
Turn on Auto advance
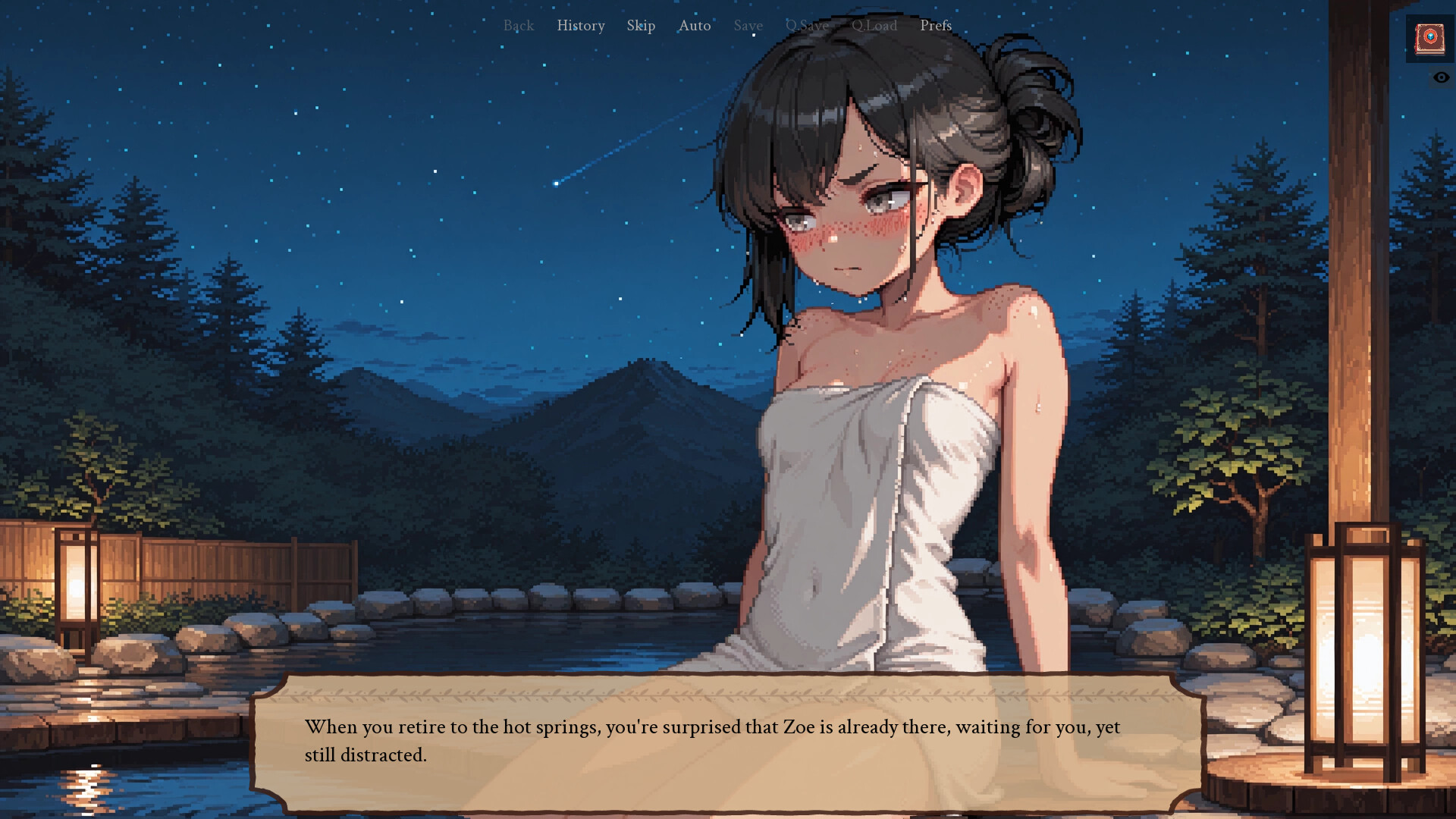[695, 26]
